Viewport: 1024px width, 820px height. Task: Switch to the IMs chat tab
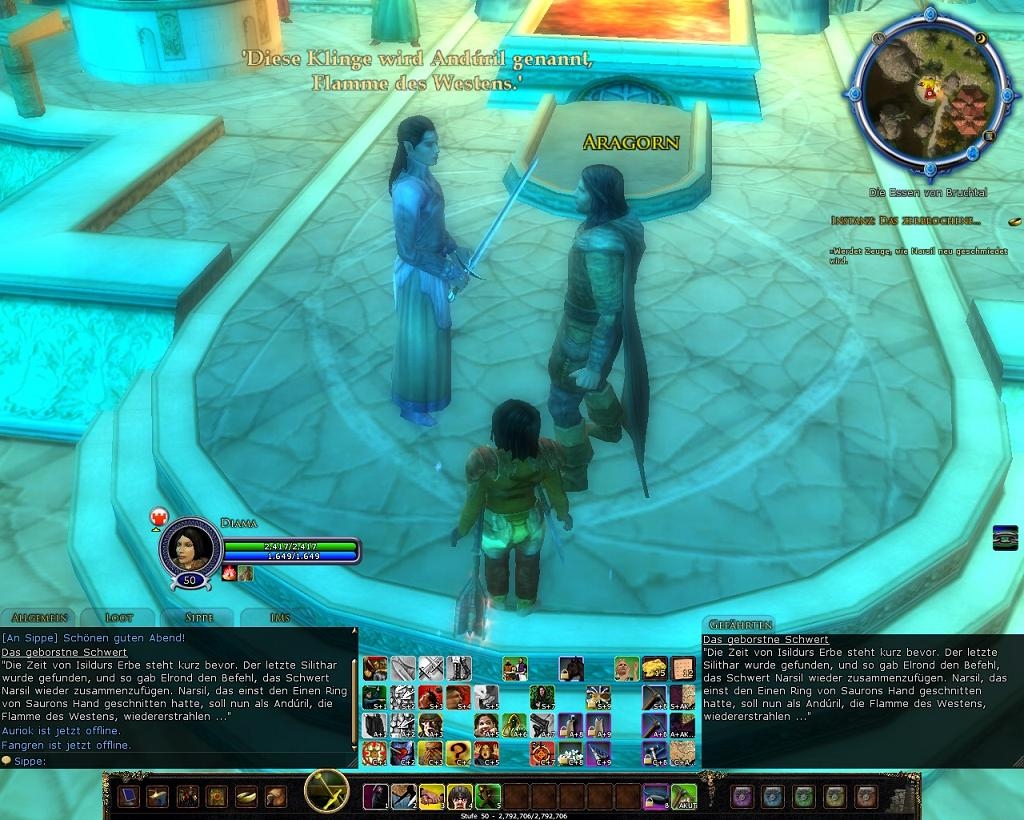coord(280,617)
